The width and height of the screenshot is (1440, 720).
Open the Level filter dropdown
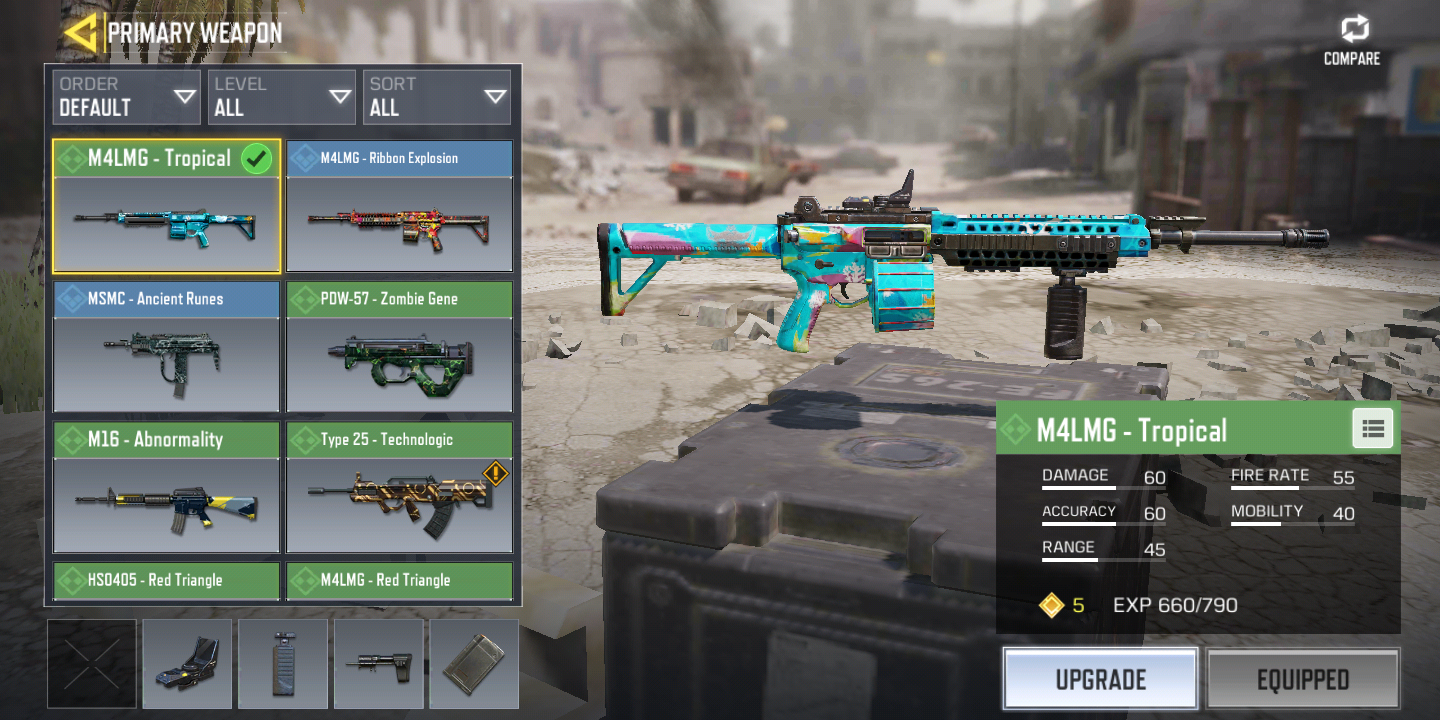[x=282, y=97]
